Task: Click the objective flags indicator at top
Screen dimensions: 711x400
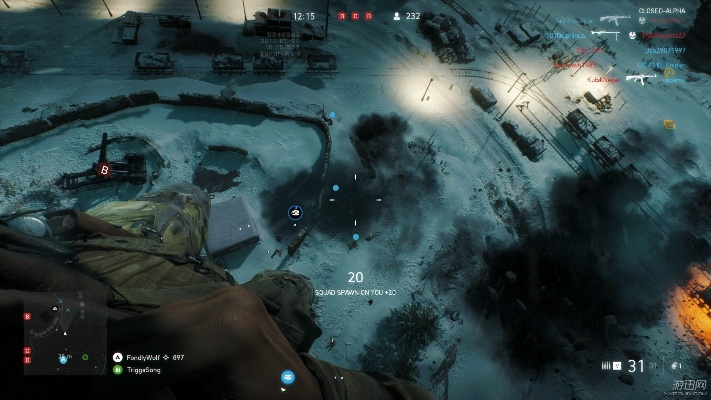Action: click(x=355, y=16)
